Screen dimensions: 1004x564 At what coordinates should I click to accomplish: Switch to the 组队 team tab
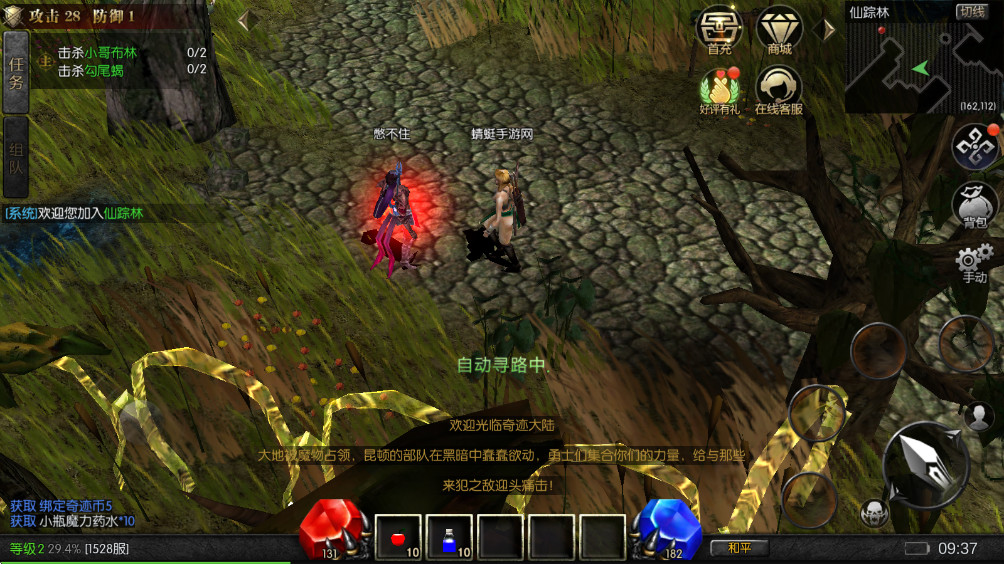pyautogui.click(x=15, y=158)
